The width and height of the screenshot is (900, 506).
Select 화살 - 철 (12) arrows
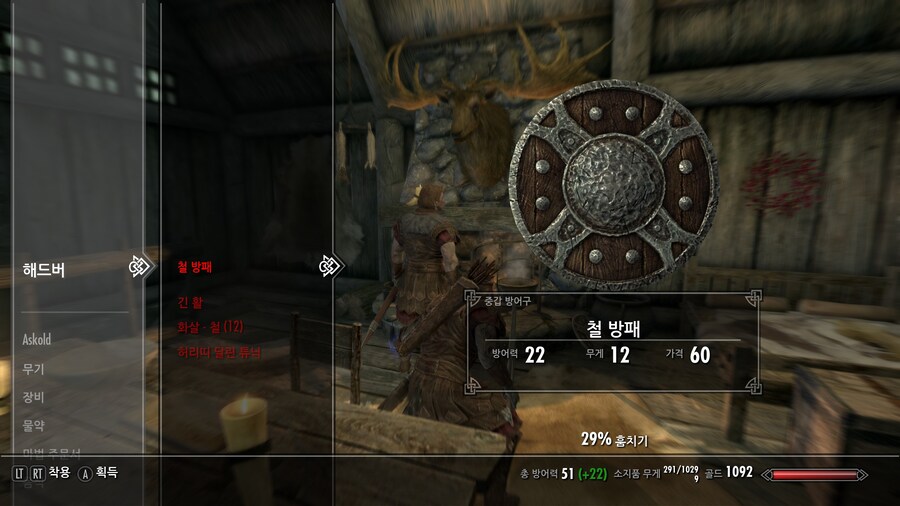coord(210,327)
